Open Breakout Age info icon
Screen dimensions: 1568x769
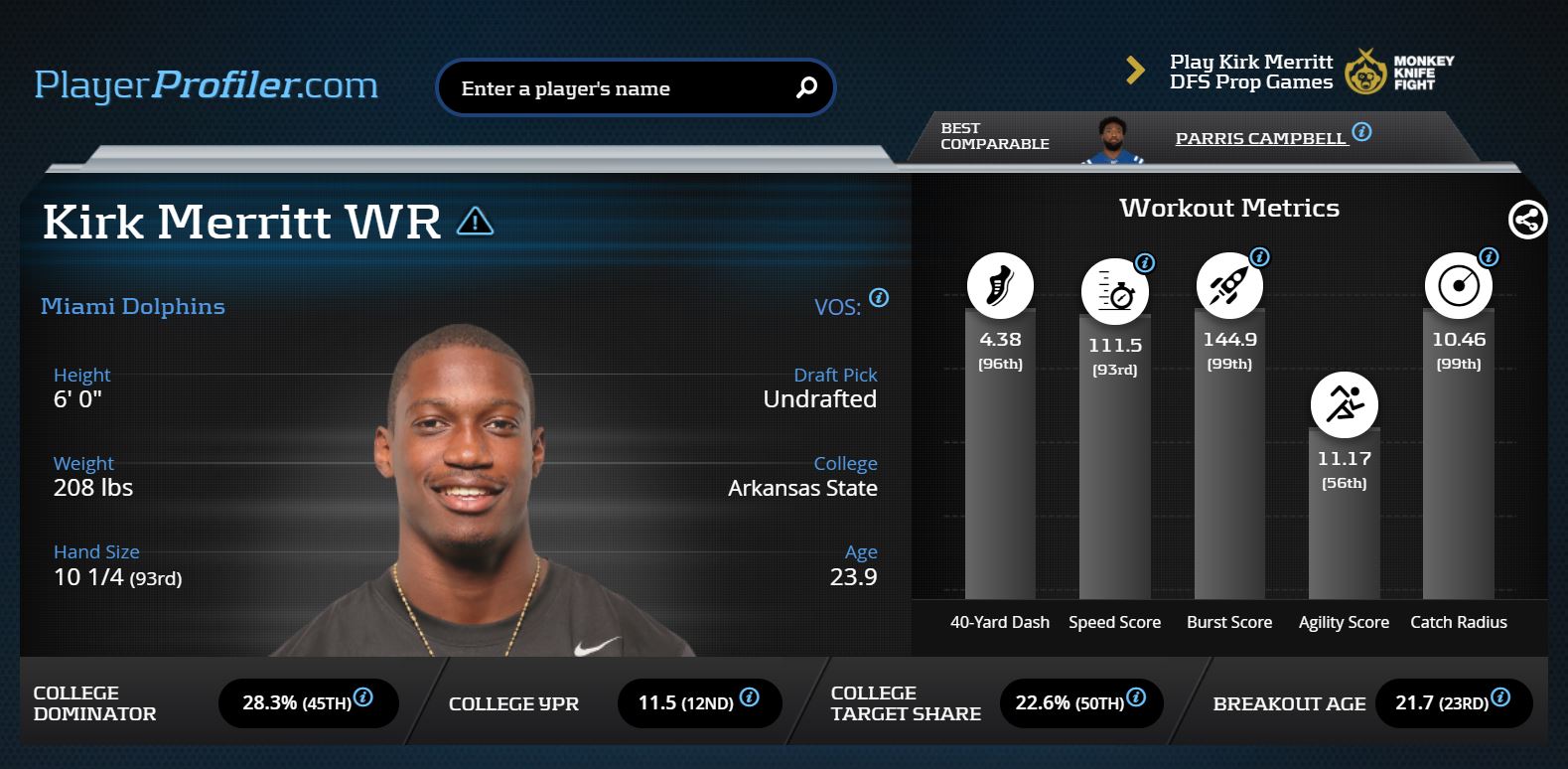[x=1500, y=697]
